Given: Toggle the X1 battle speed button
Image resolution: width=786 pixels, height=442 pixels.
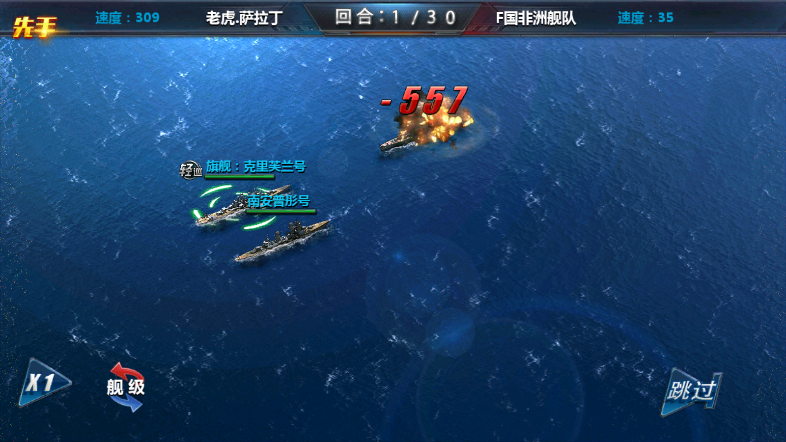Looking at the screenshot, I should tap(44, 383).
